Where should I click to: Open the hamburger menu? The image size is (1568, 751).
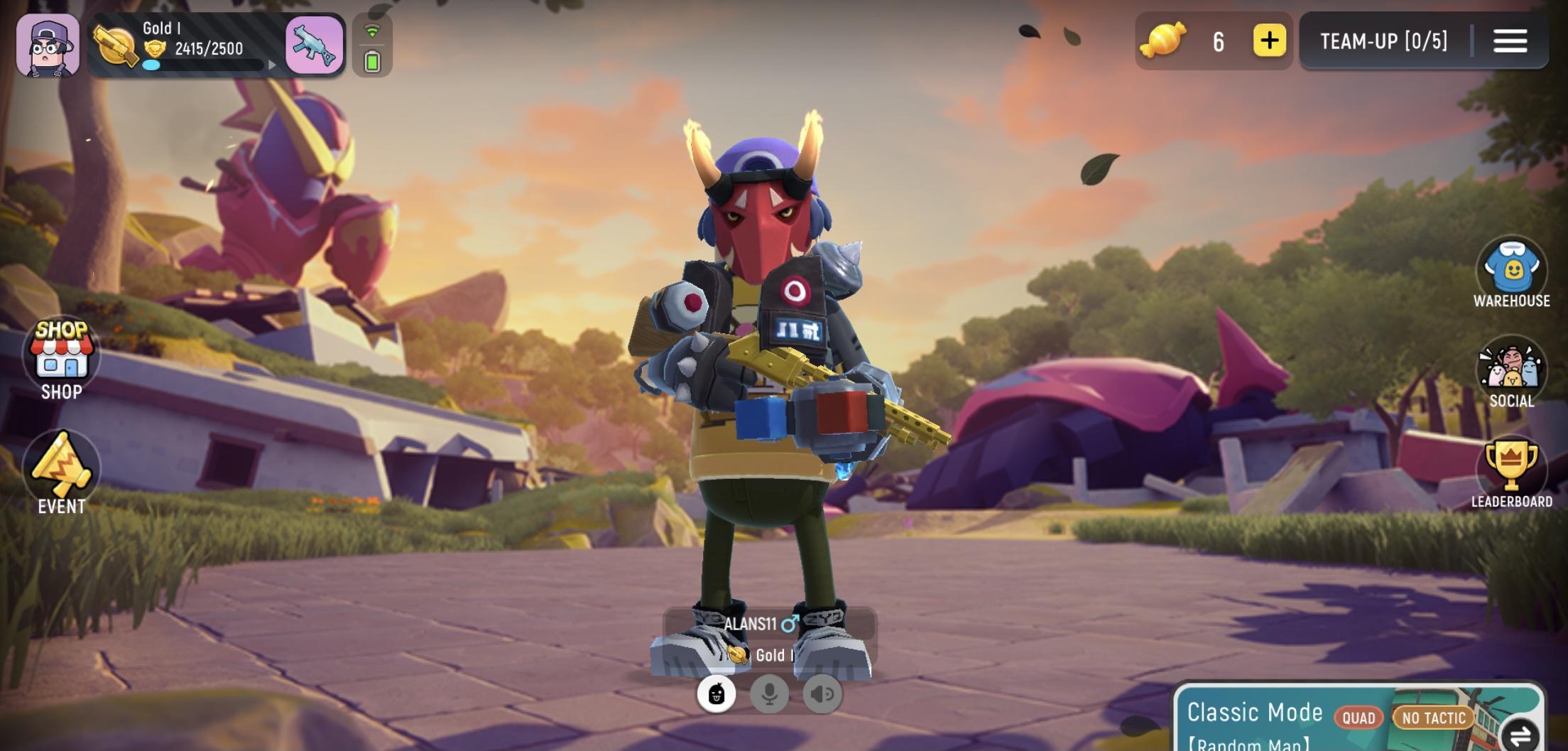click(x=1510, y=41)
